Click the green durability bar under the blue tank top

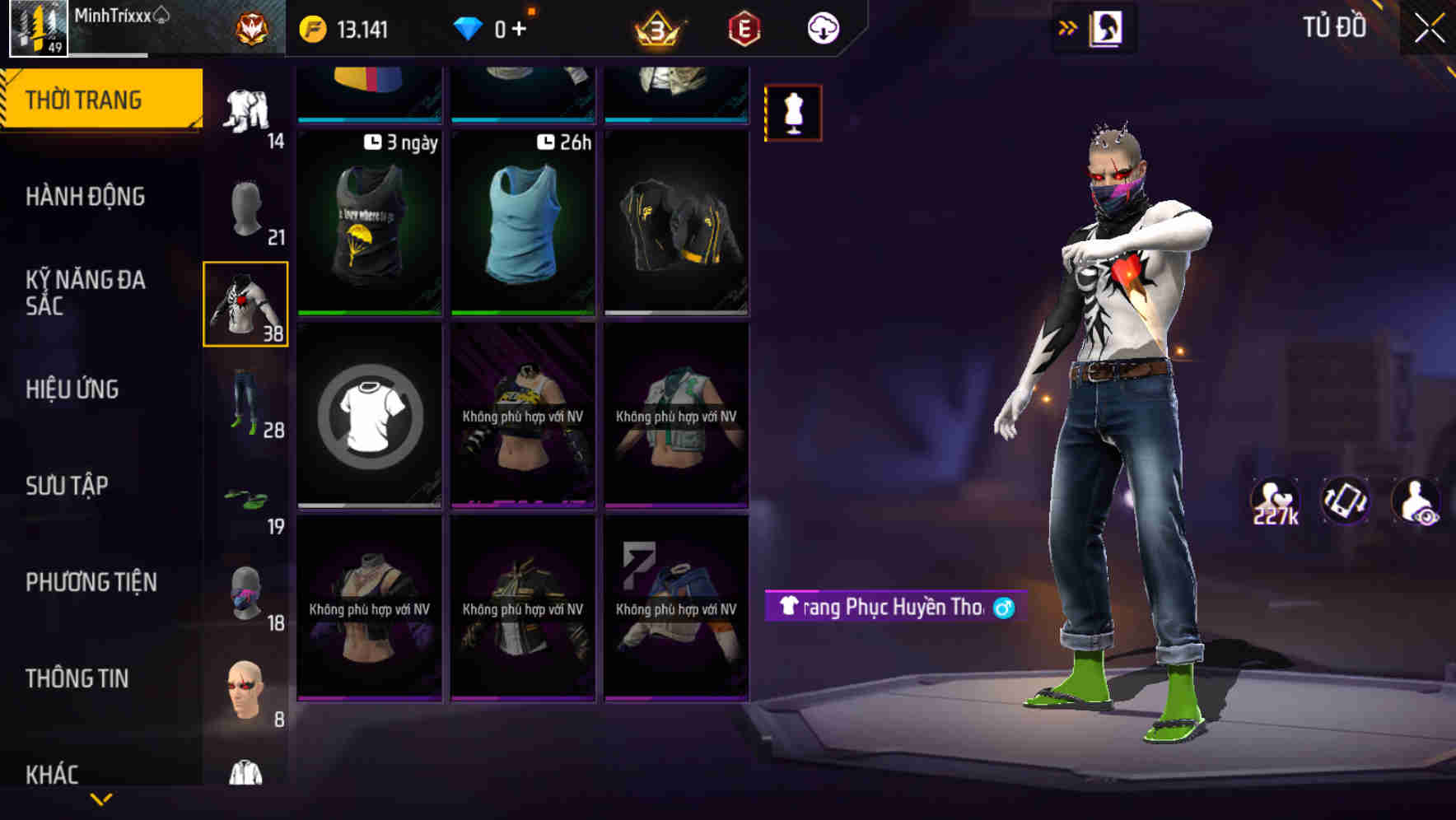pos(523,314)
